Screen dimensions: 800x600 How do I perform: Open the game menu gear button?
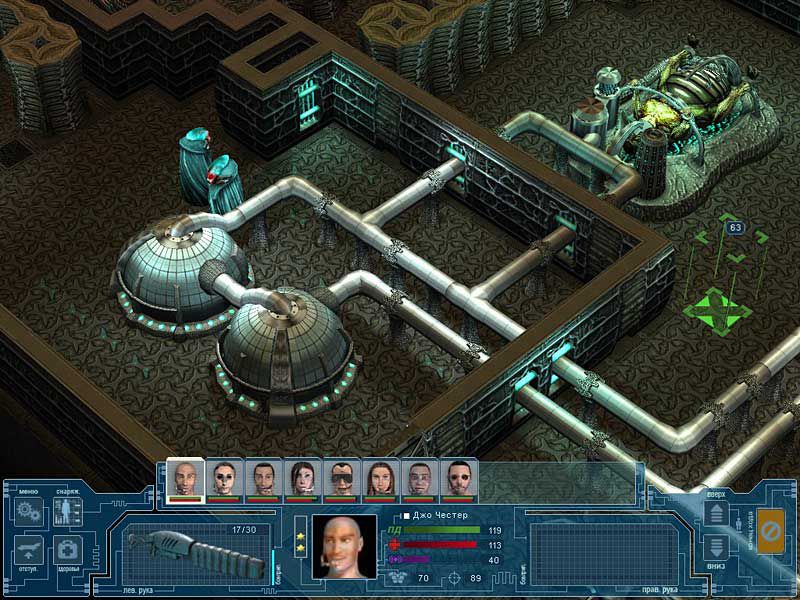25,514
